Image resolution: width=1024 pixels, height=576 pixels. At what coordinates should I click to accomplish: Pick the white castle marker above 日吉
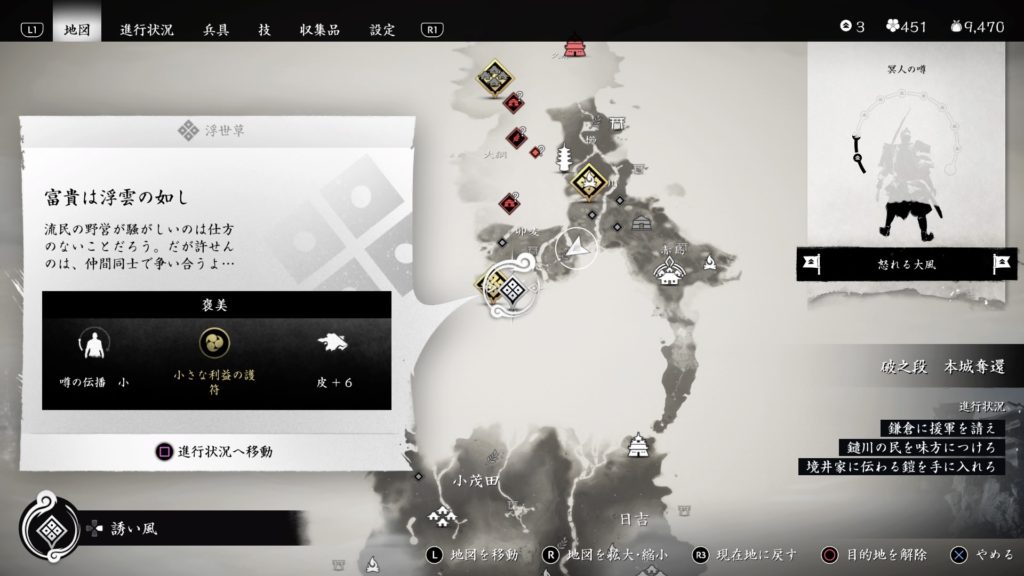click(x=635, y=445)
